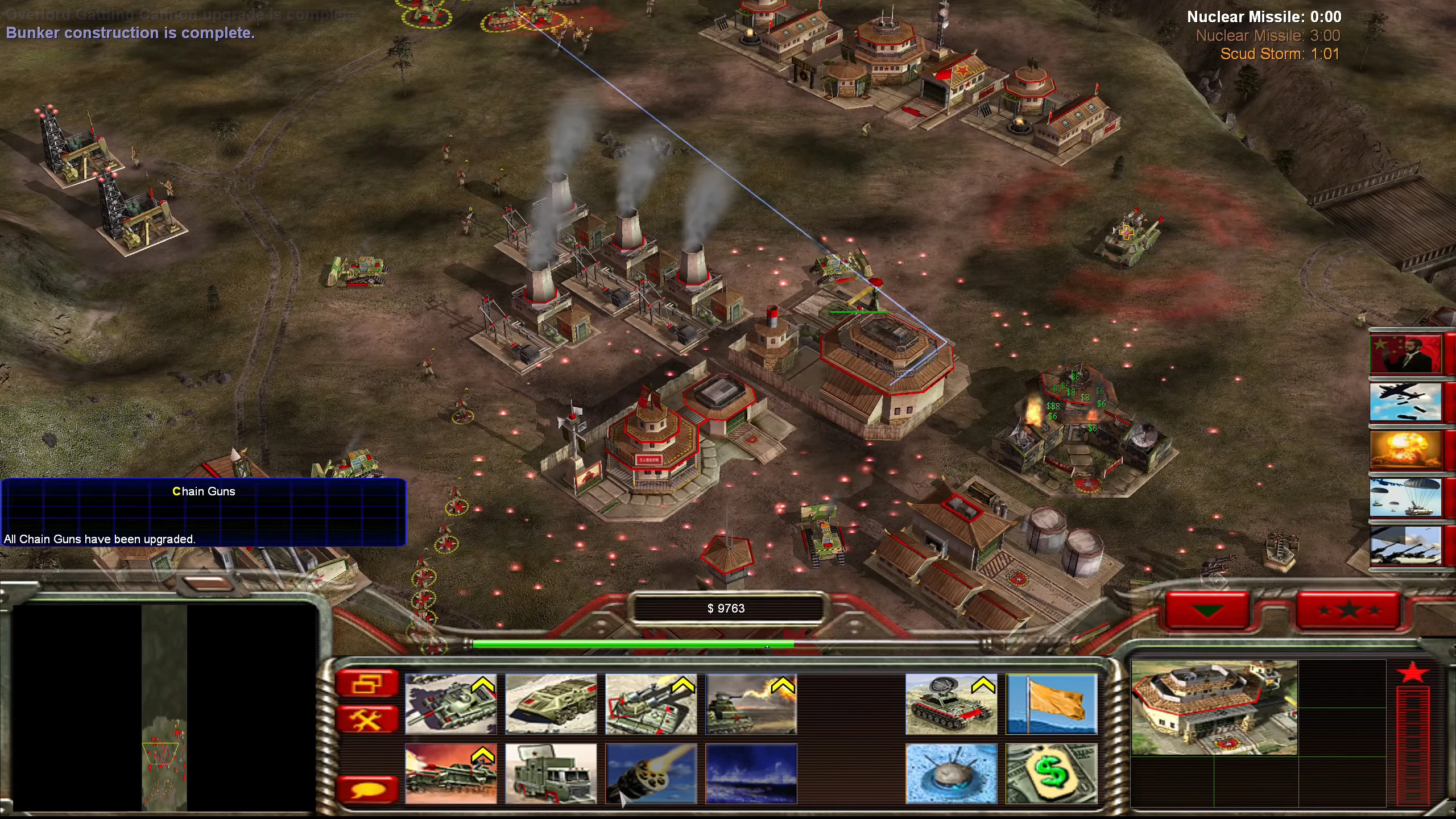Queue a Gattling Tank
This screenshot has height=819, width=1456.
(x=652, y=703)
